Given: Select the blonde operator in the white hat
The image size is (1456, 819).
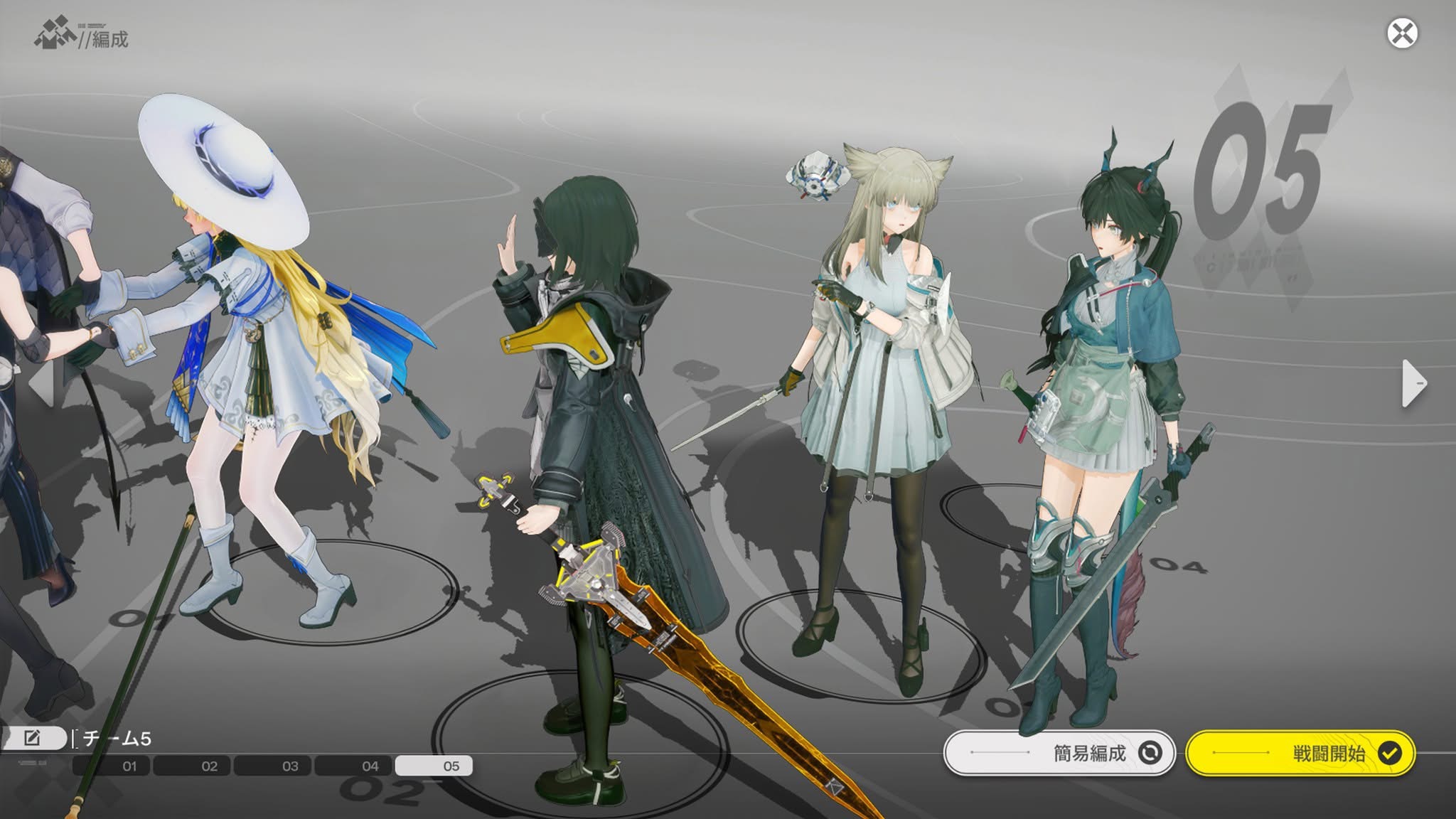Looking at the screenshot, I should (277, 370).
